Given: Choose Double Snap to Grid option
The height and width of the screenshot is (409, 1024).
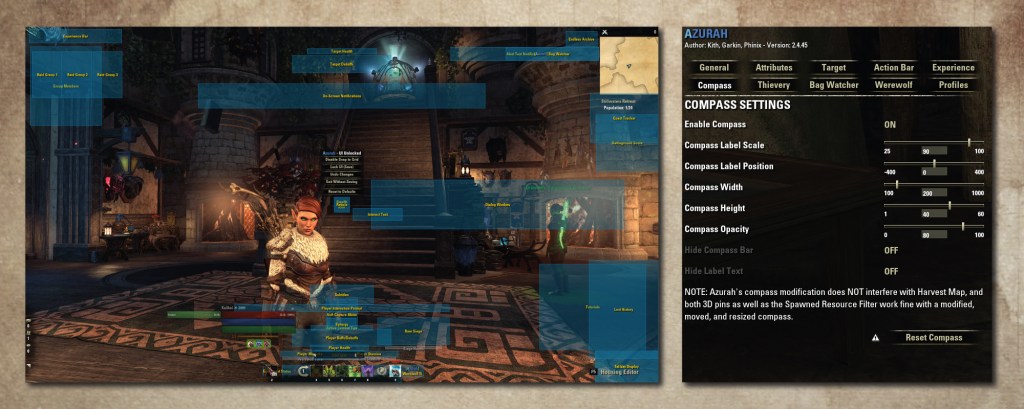Looking at the screenshot, I should point(342,159).
